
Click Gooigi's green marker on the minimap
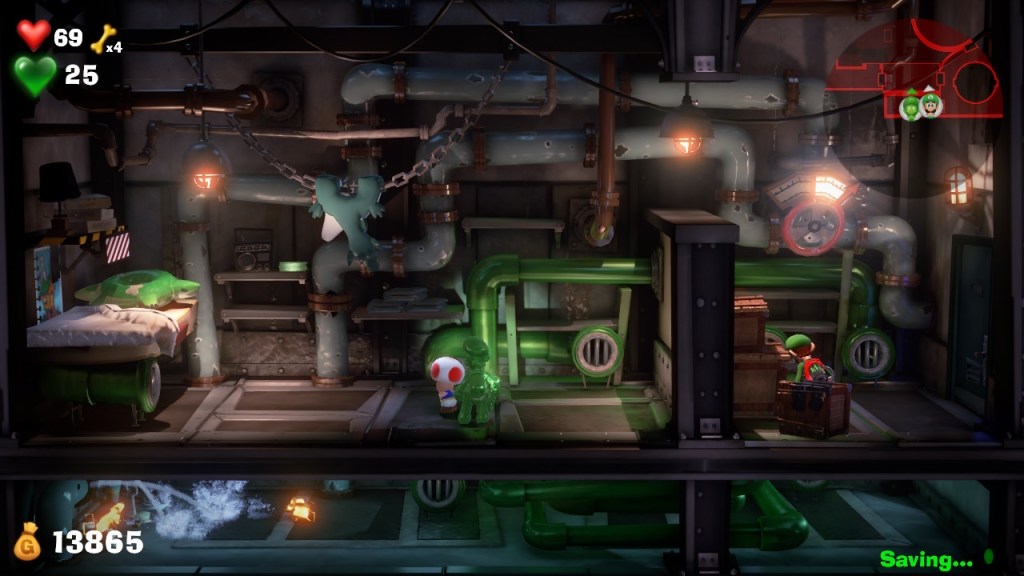(x=910, y=105)
